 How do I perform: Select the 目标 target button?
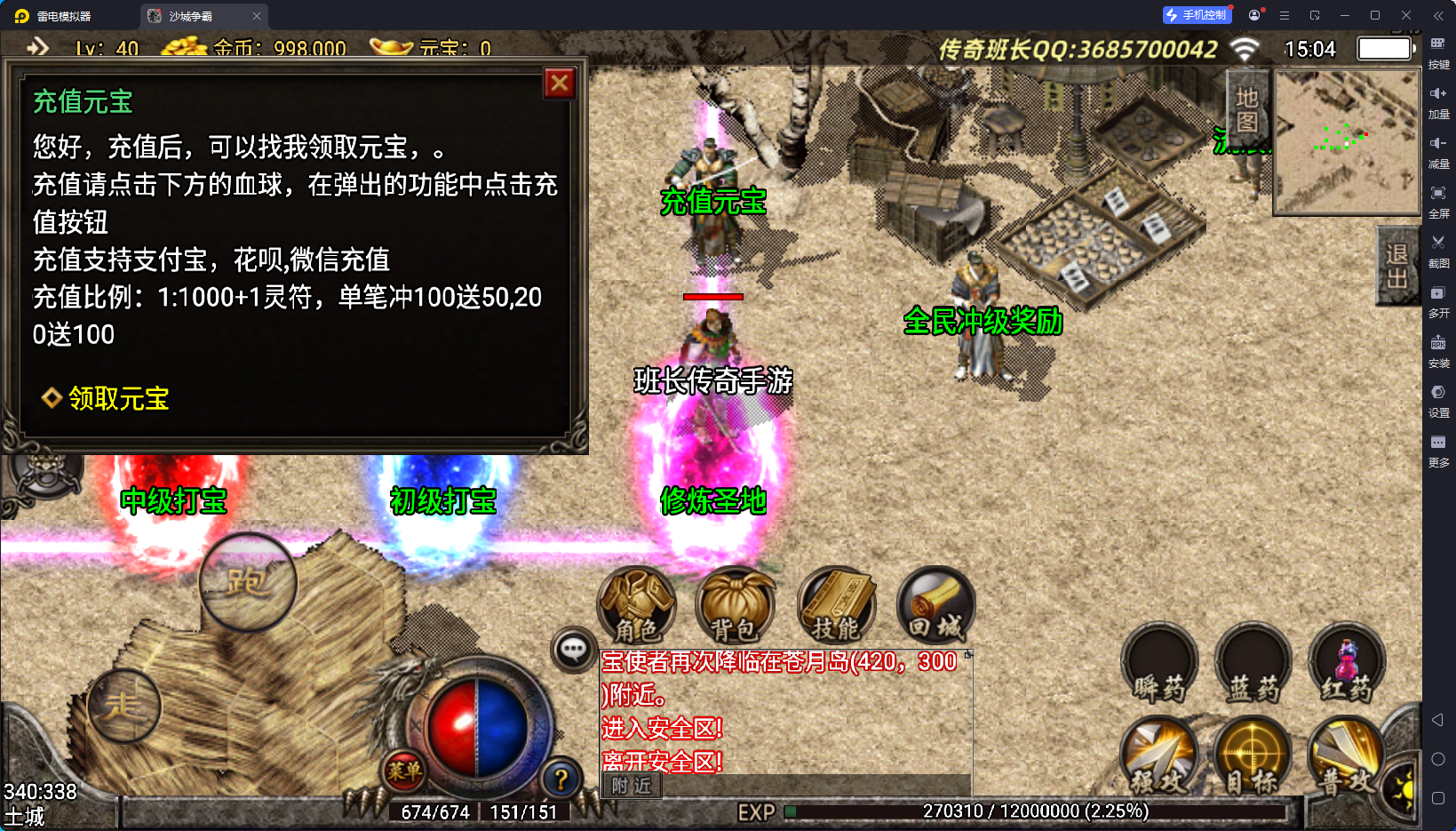tap(1253, 757)
